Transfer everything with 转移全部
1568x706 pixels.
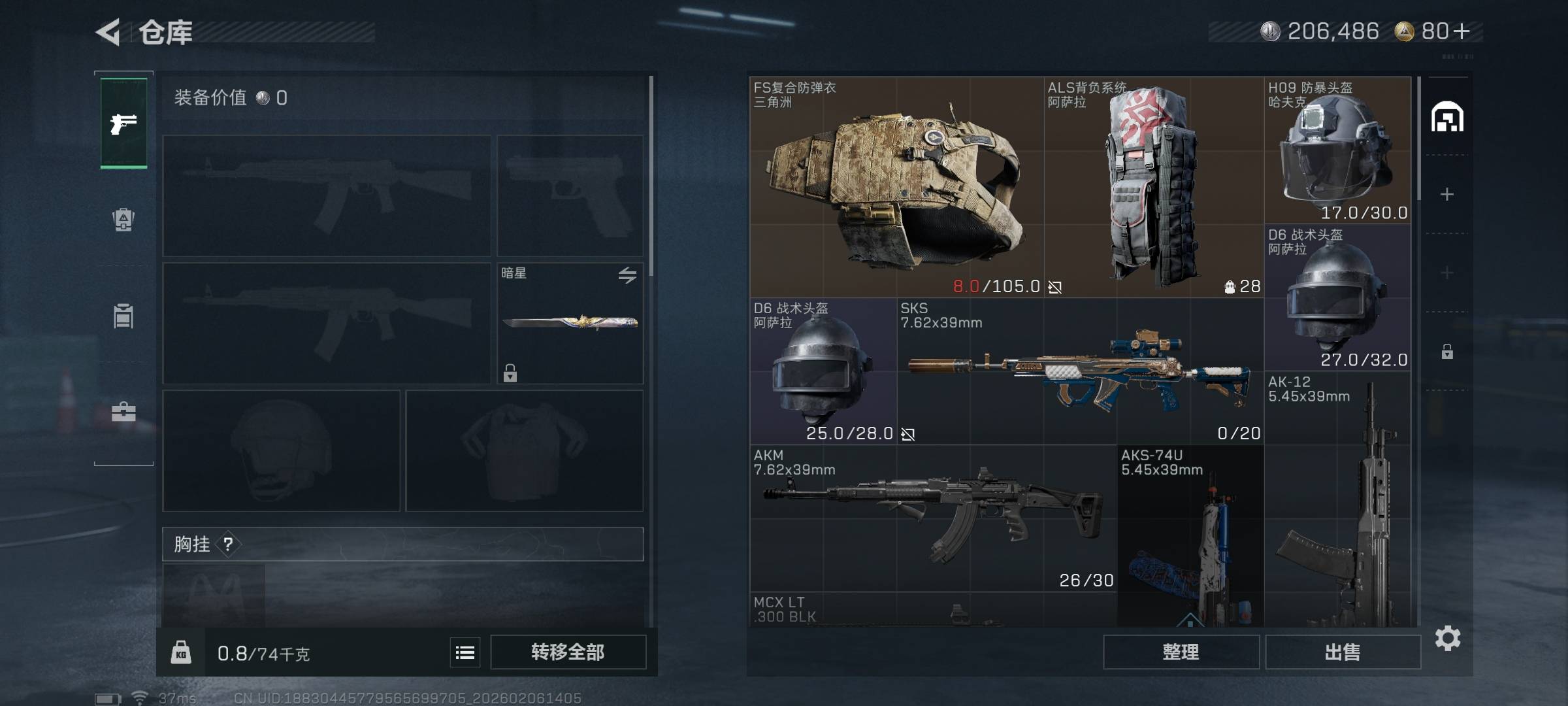[568, 652]
